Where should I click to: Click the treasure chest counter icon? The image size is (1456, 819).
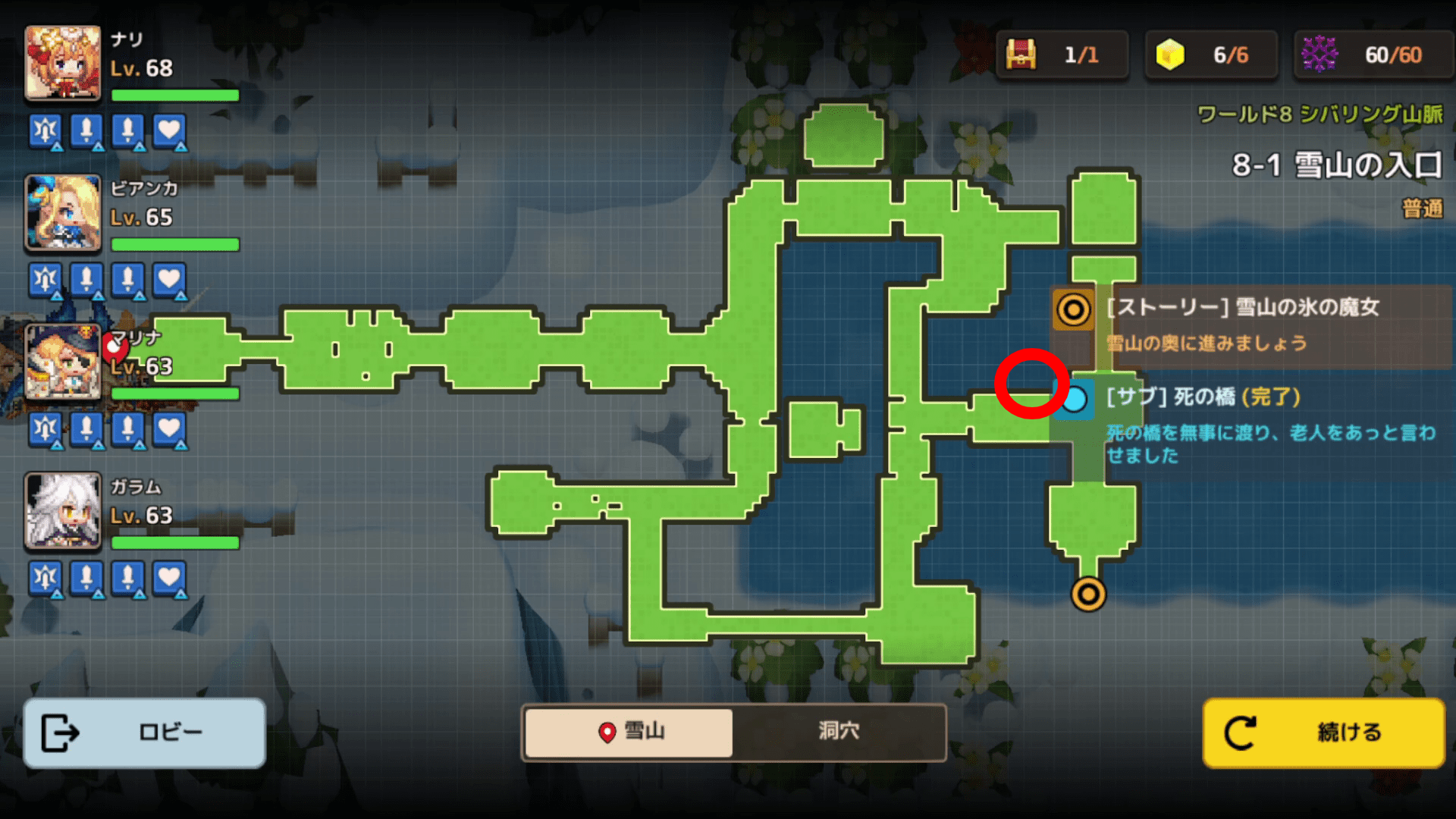1021,55
